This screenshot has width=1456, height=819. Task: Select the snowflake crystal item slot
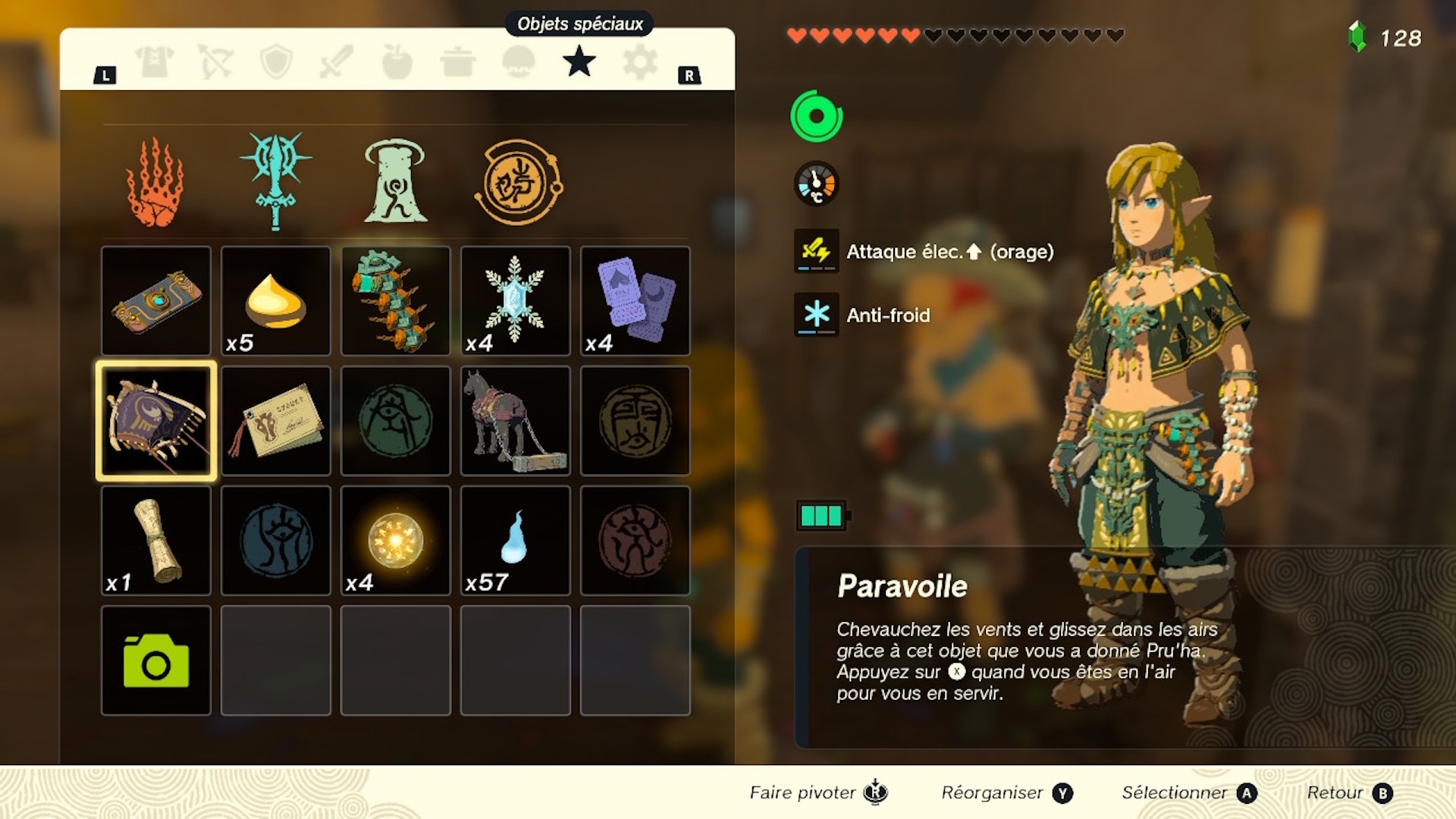coord(516,301)
